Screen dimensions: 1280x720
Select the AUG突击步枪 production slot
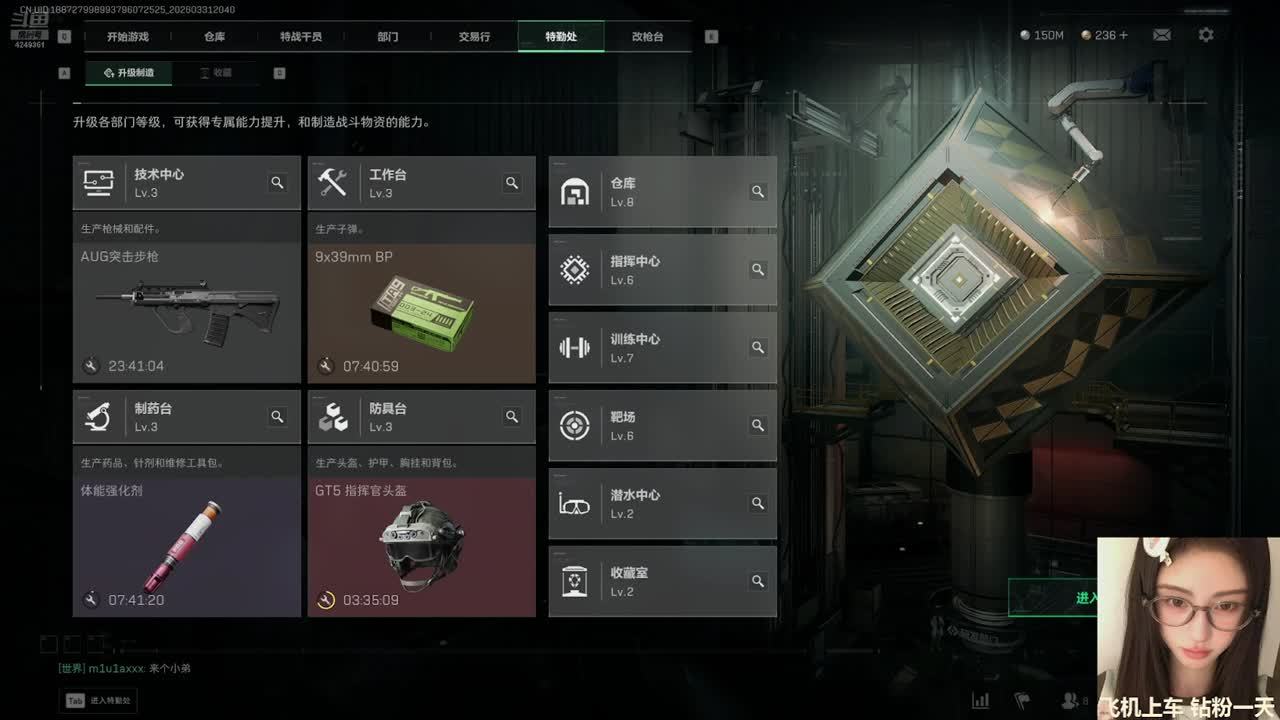[186, 310]
